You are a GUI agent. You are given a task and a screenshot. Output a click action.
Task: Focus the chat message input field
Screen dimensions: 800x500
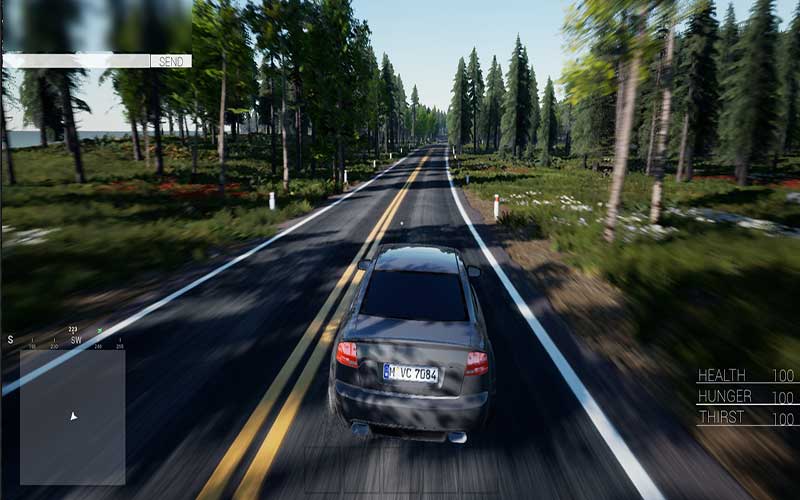click(x=76, y=61)
